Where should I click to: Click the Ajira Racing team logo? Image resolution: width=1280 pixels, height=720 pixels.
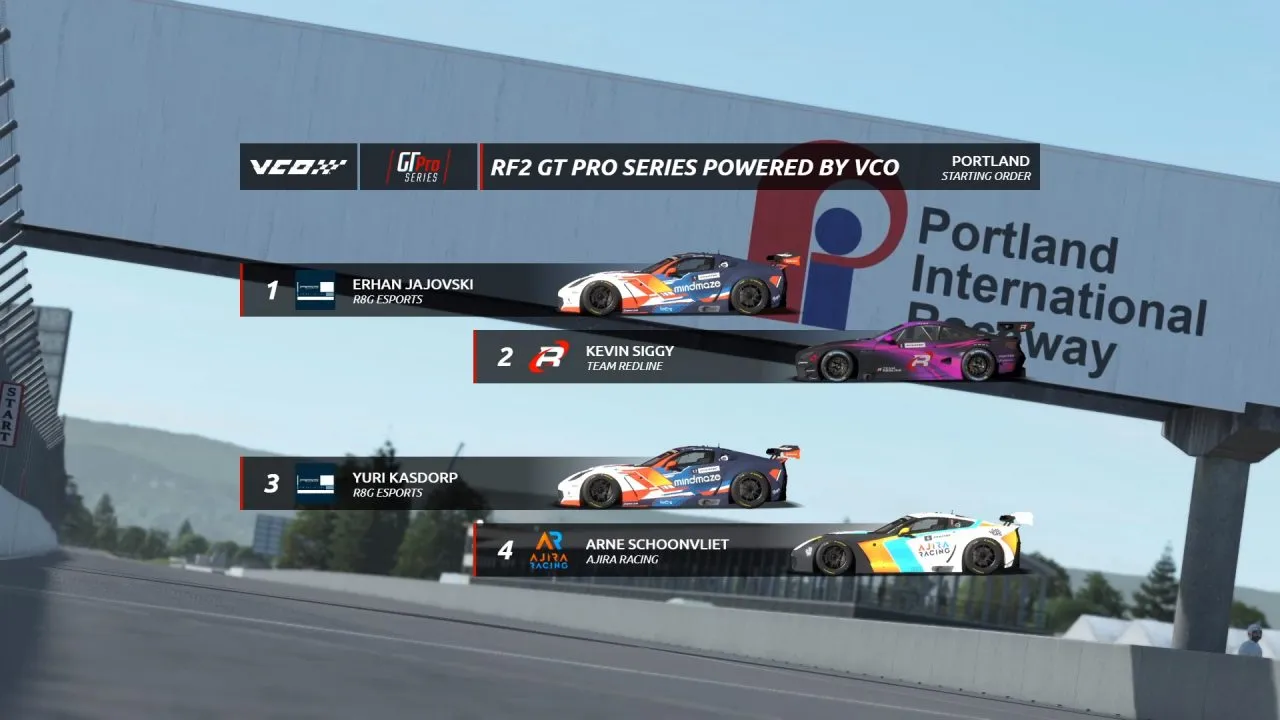tap(548, 550)
